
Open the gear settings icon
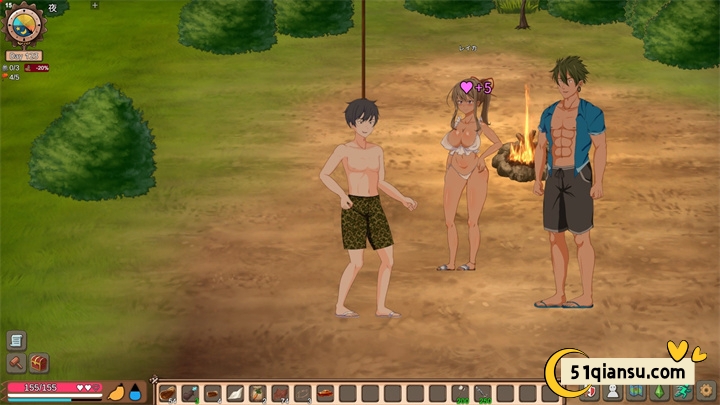point(706,393)
